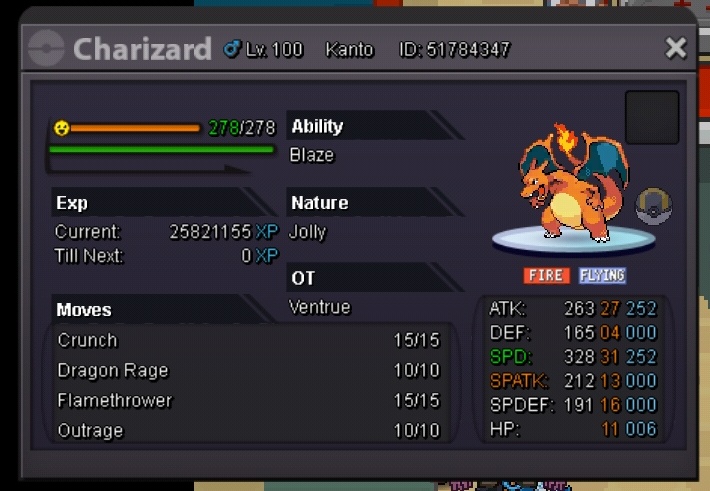Close the Charizard summary window
Viewport: 710px width, 491px height.
click(676, 48)
